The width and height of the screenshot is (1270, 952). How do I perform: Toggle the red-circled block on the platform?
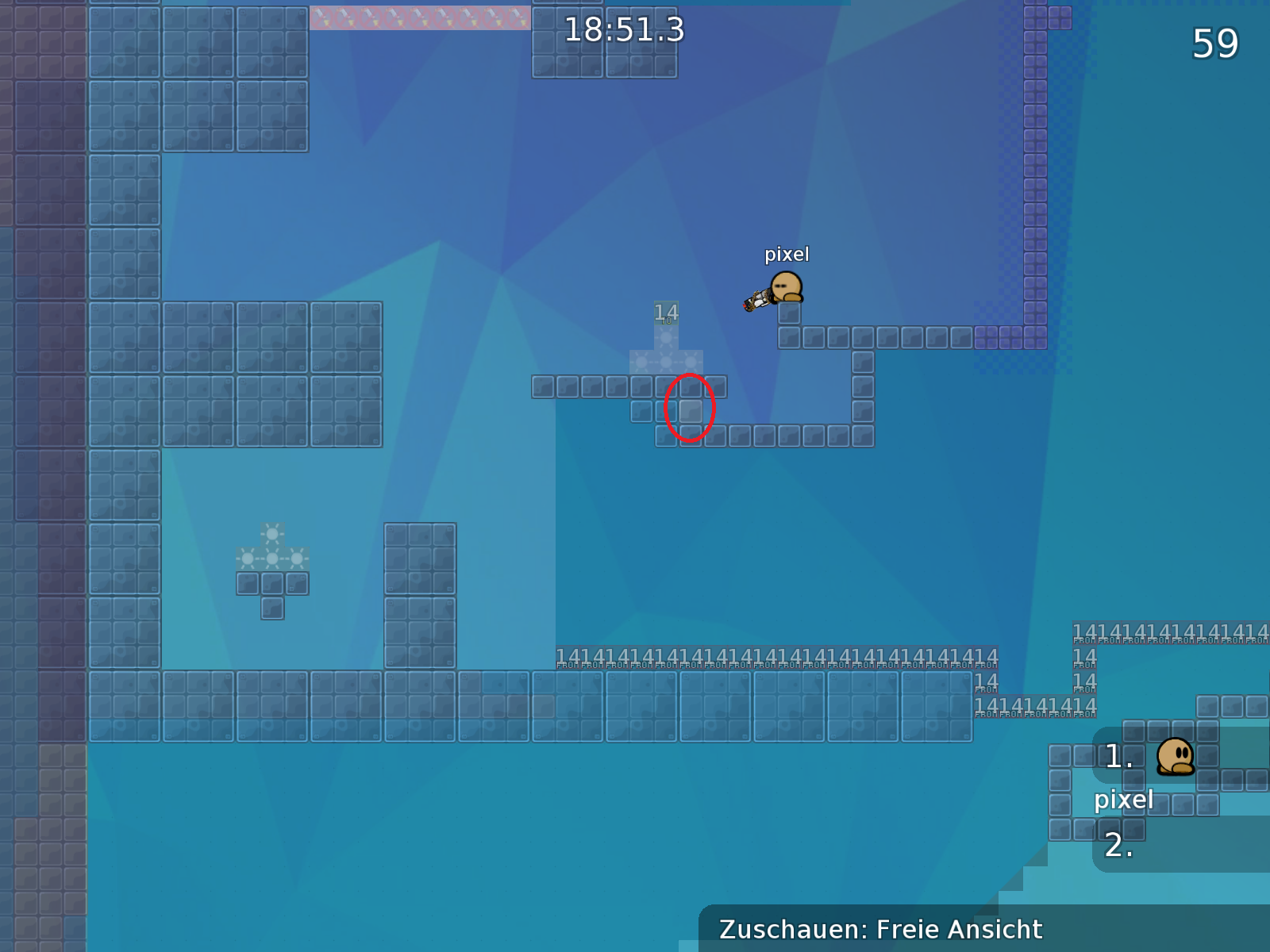689,410
